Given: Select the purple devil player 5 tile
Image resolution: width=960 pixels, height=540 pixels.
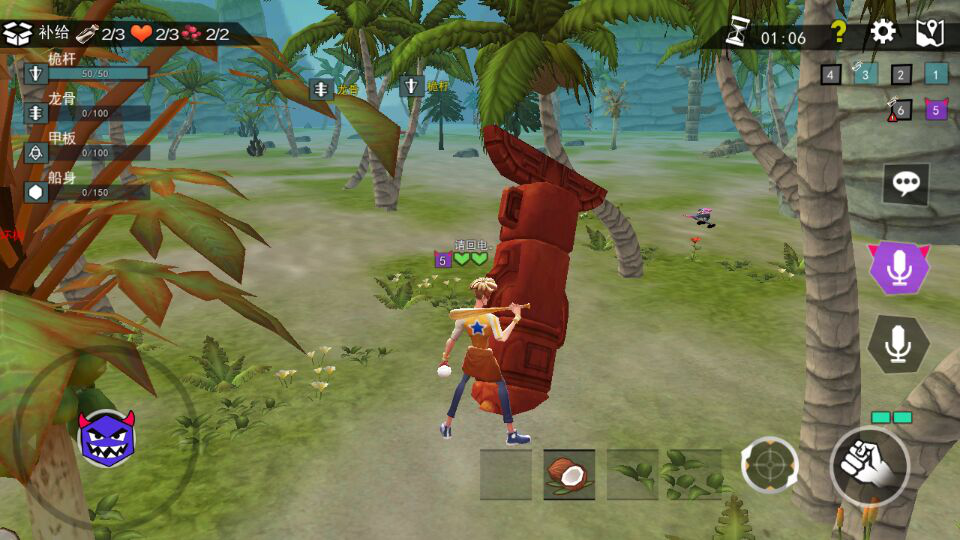Looking at the screenshot, I should point(936,110).
